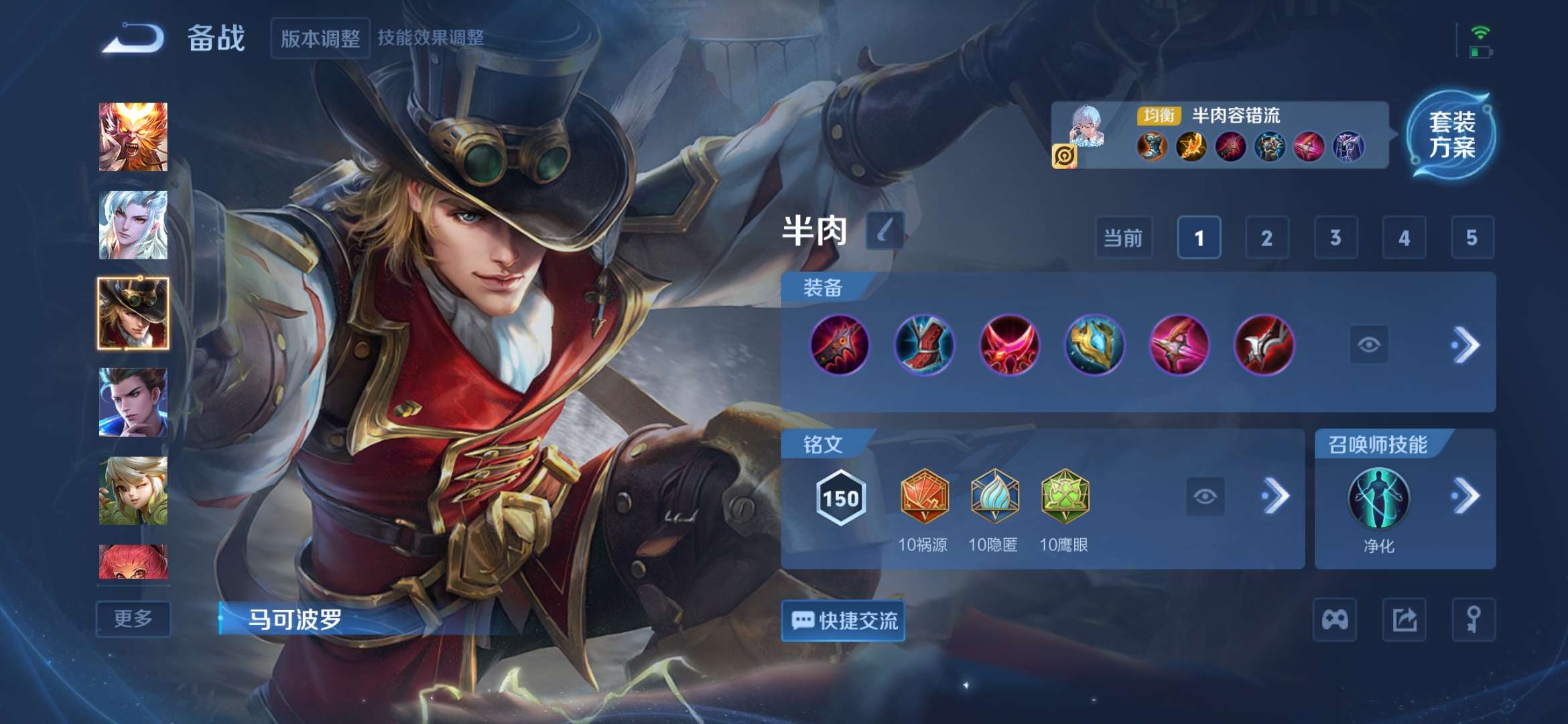Switch to build tab 2
The image size is (1568, 724).
(1266, 238)
